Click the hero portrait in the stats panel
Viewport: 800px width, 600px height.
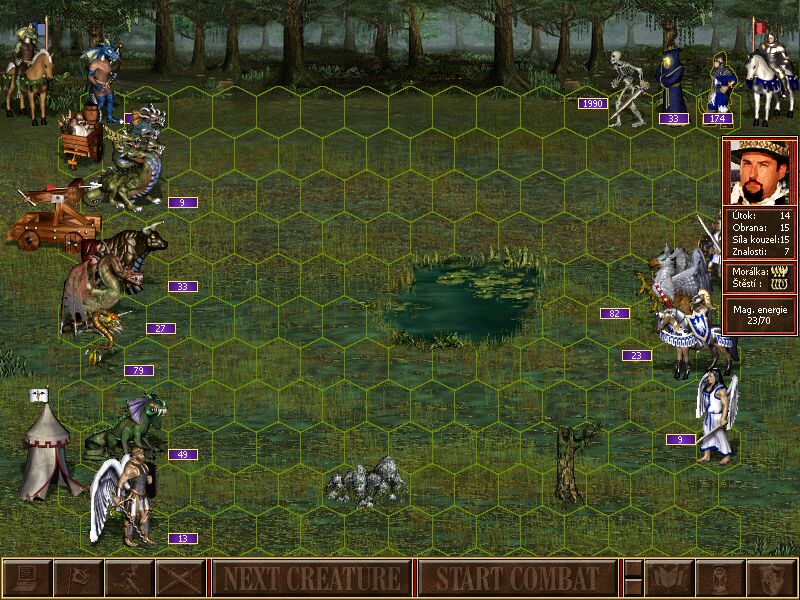pos(759,172)
